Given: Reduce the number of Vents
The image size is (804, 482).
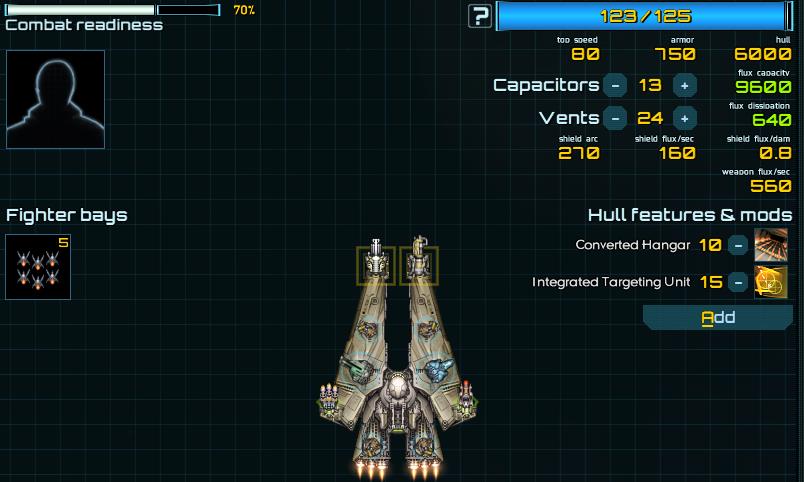Looking at the screenshot, I should [616, 118].
